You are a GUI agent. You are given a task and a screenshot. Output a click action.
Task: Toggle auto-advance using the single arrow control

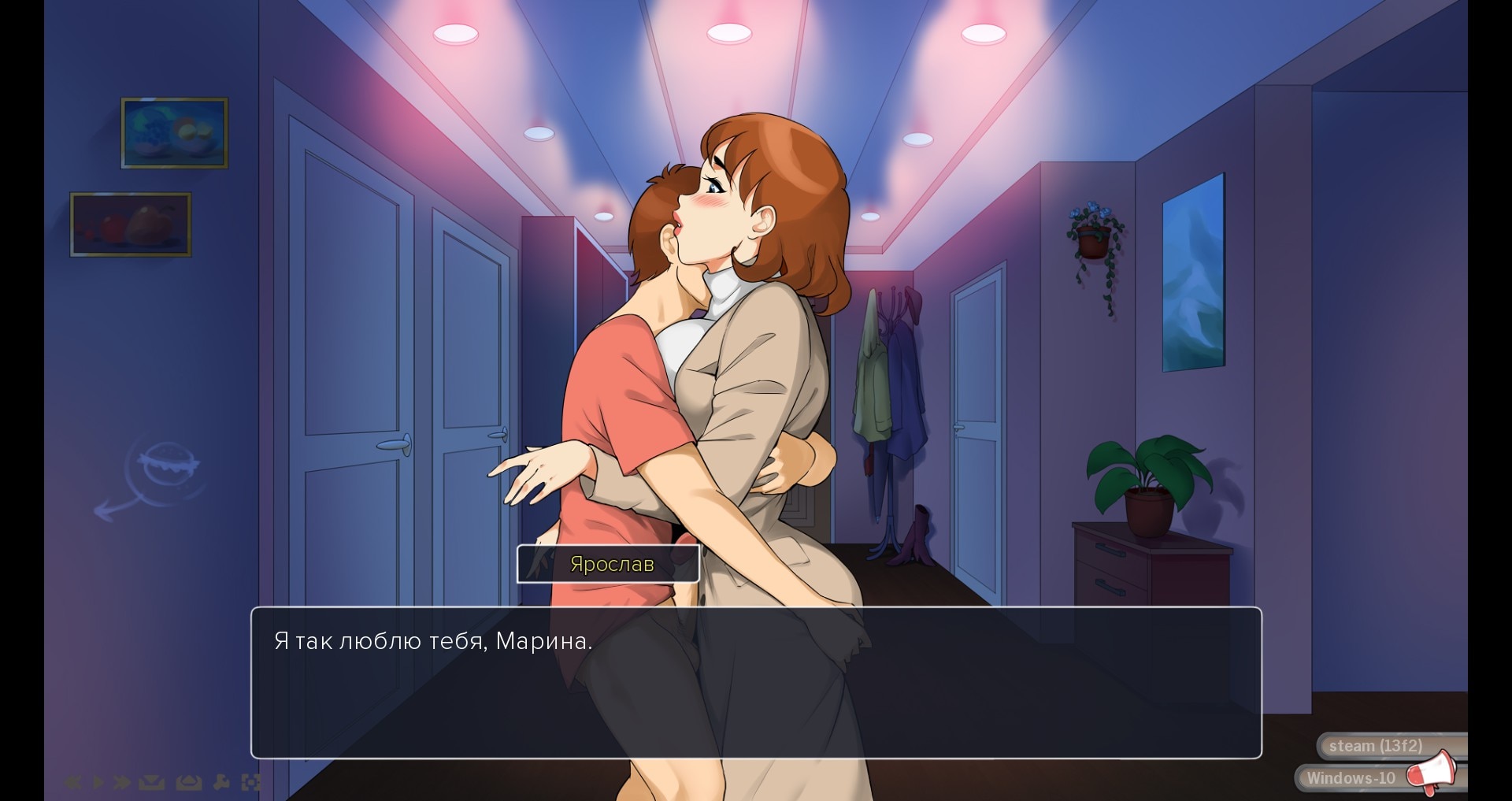(99, 782)
